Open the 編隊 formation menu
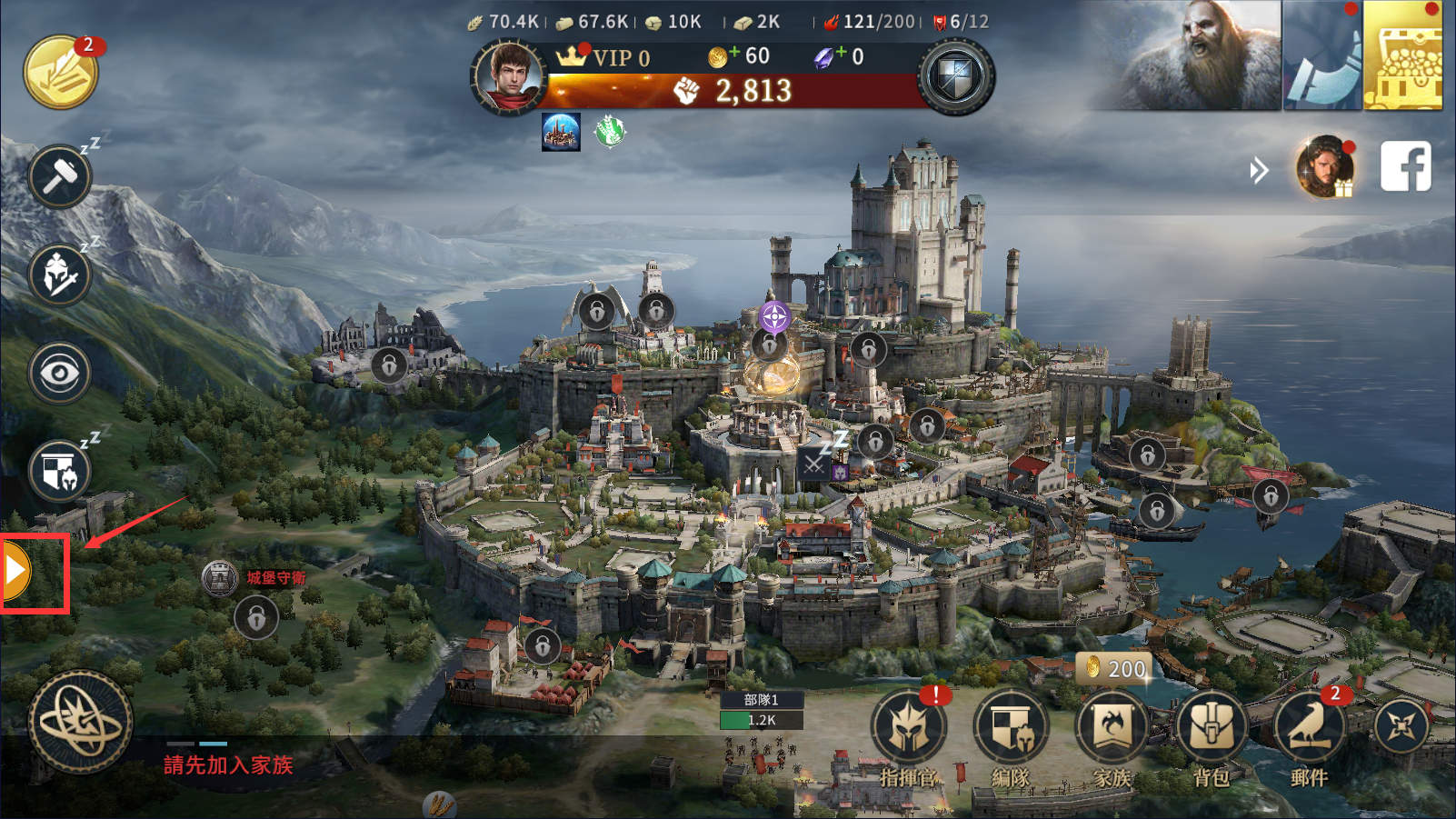The width and height of the screenshot is (1456, 819). point(1010,730)
